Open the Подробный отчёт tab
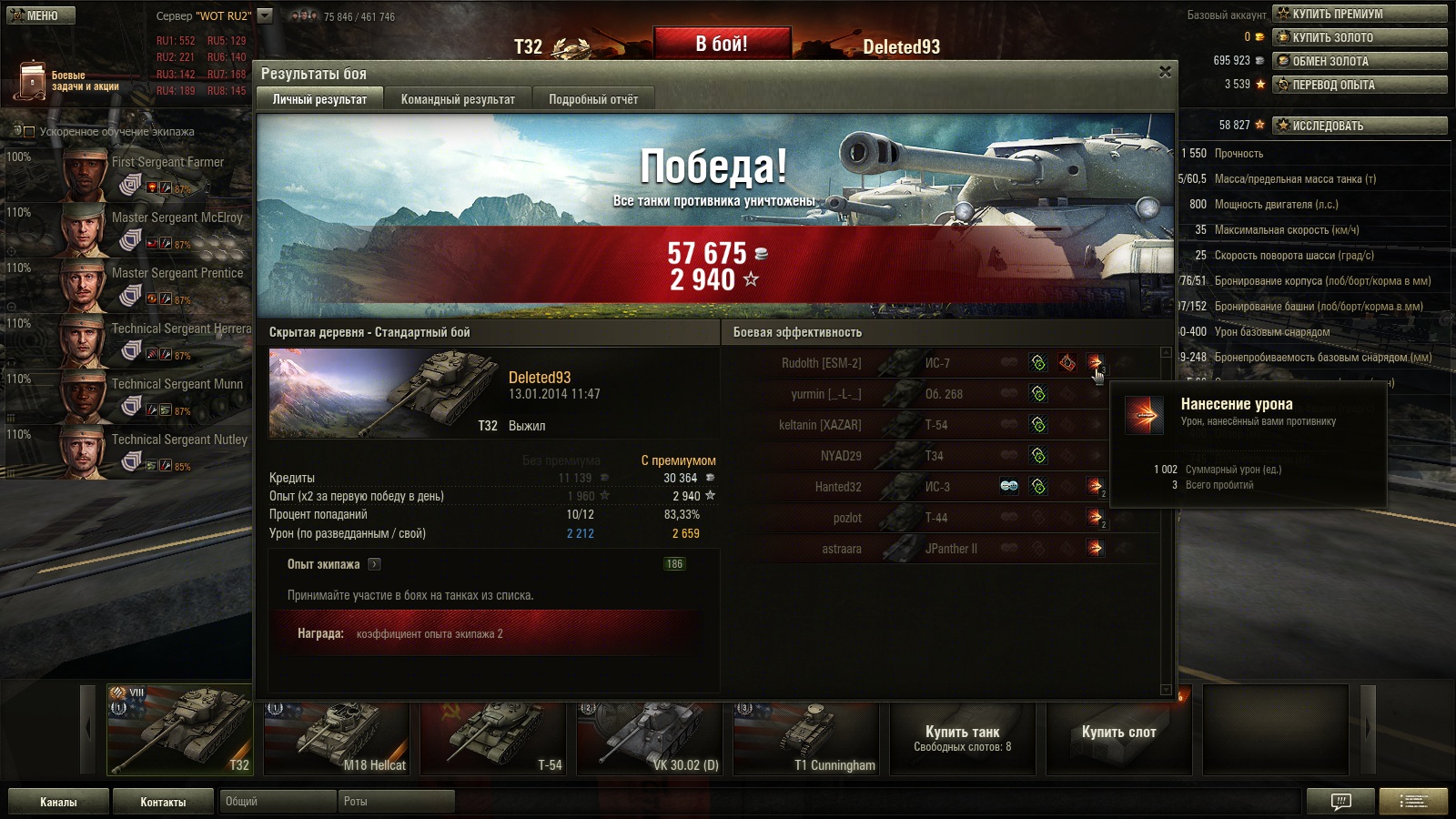Viewport: 1456px width, 819px height. (x=592, y=99)
